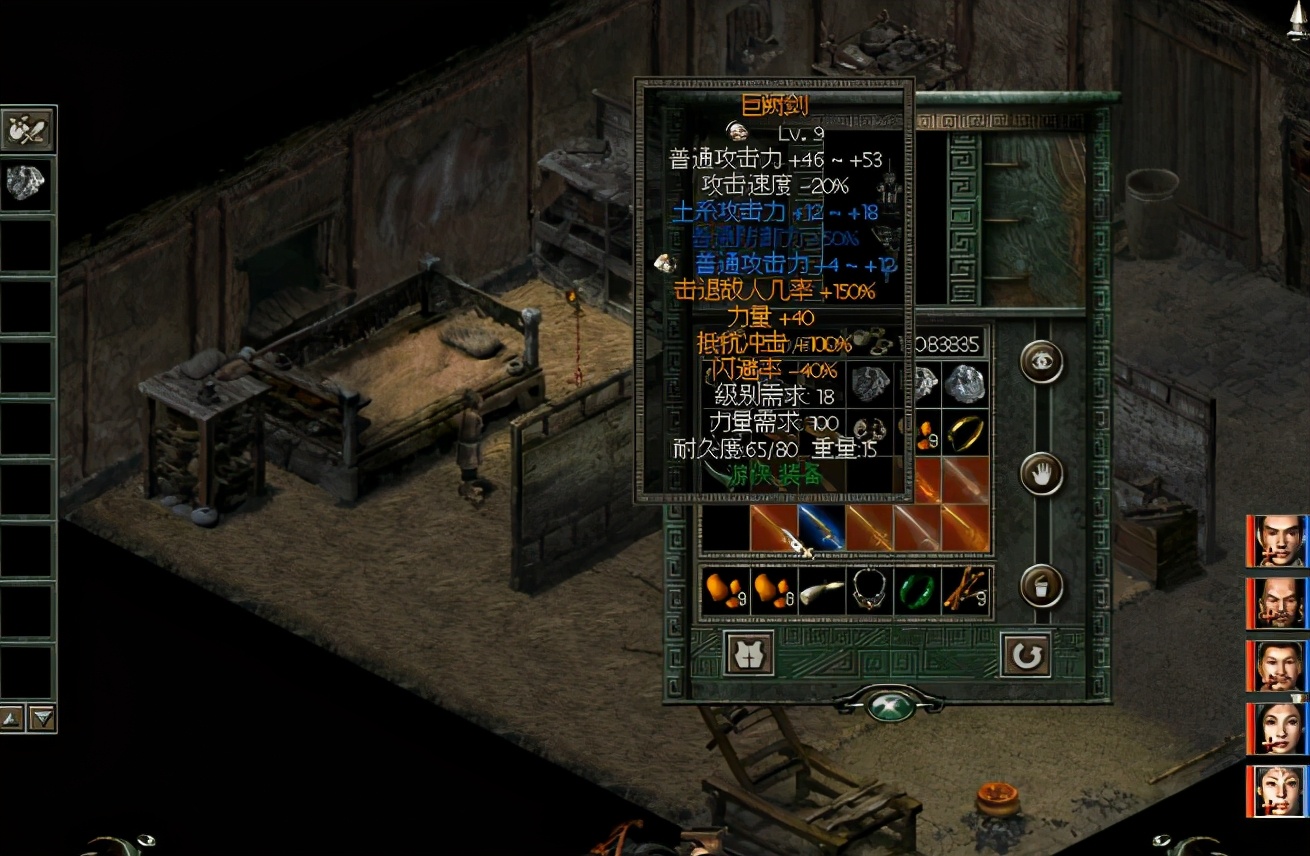Select the dark beaded necklace slot

[870, 590]
